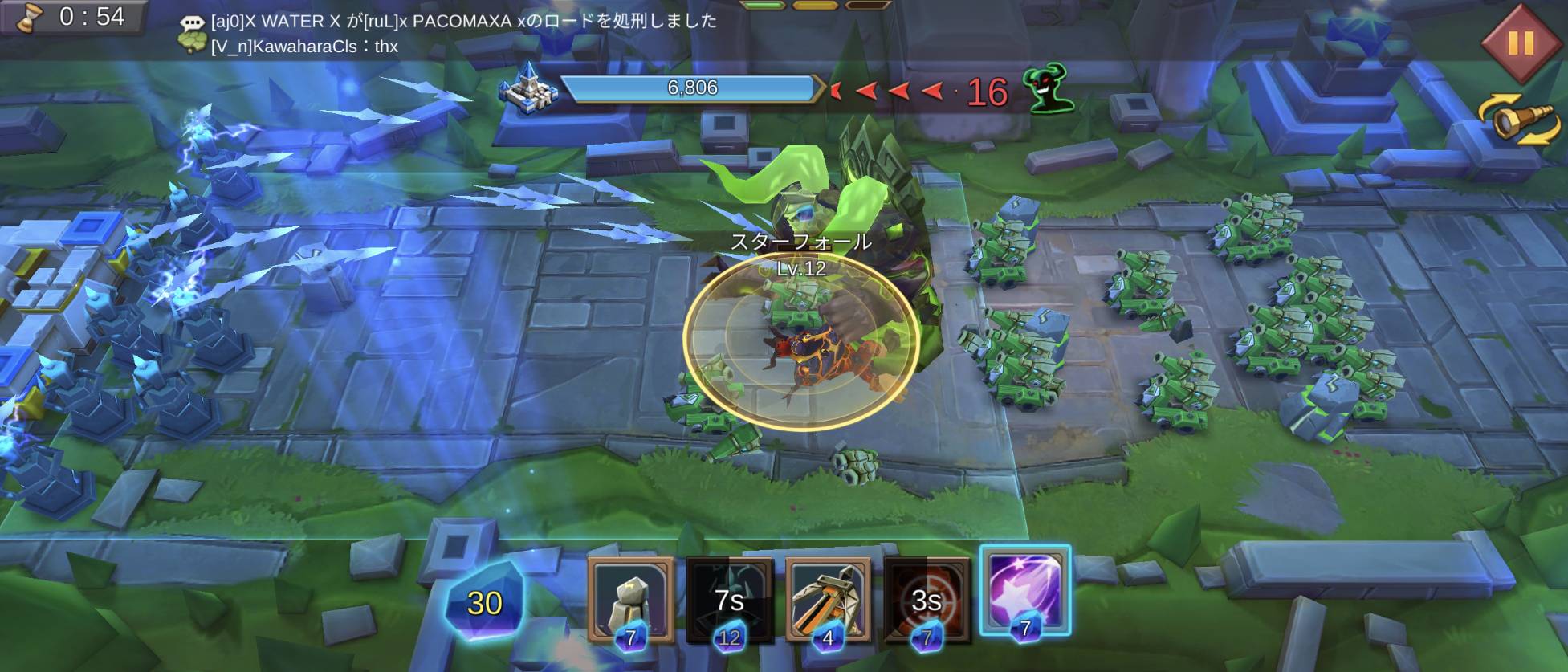Open the chat message log

pos(193,22)
